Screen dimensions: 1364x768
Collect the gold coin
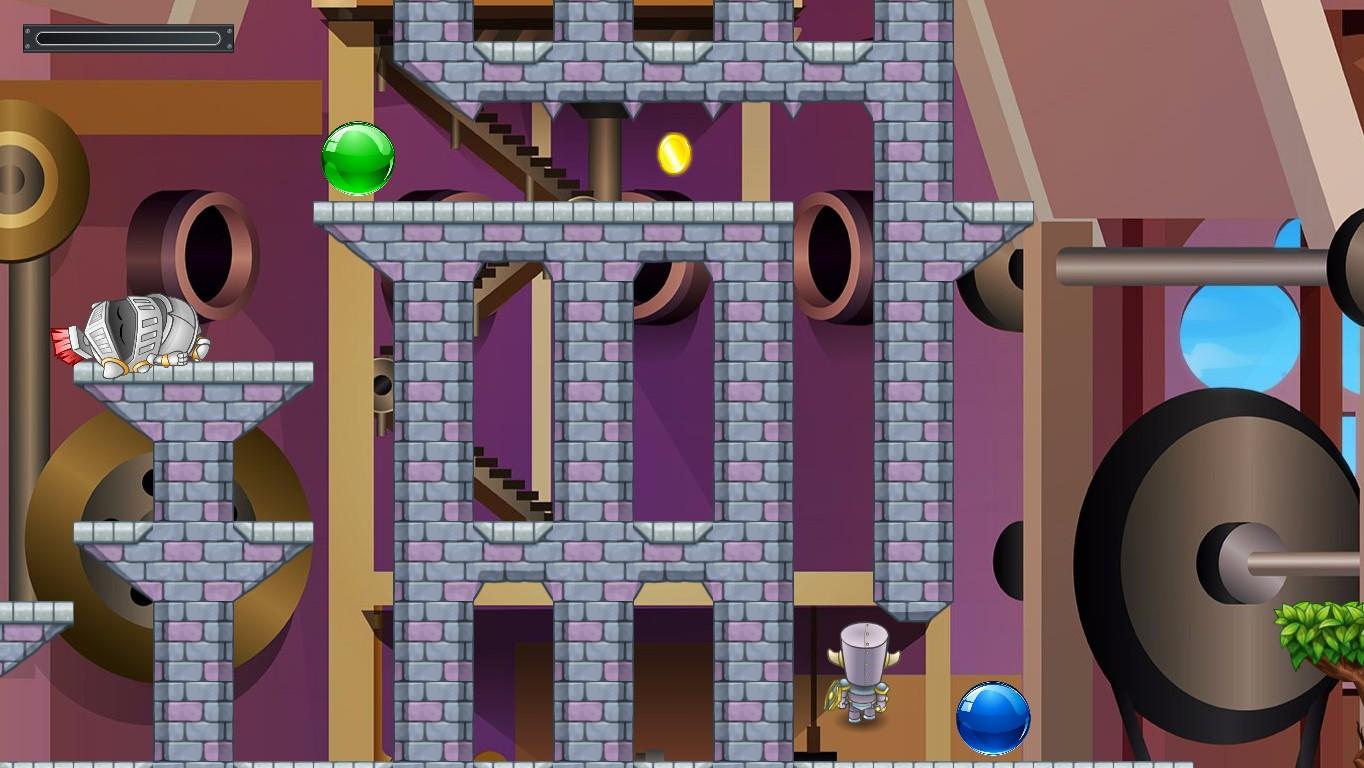pyautogui.click(x=674, y=155)
